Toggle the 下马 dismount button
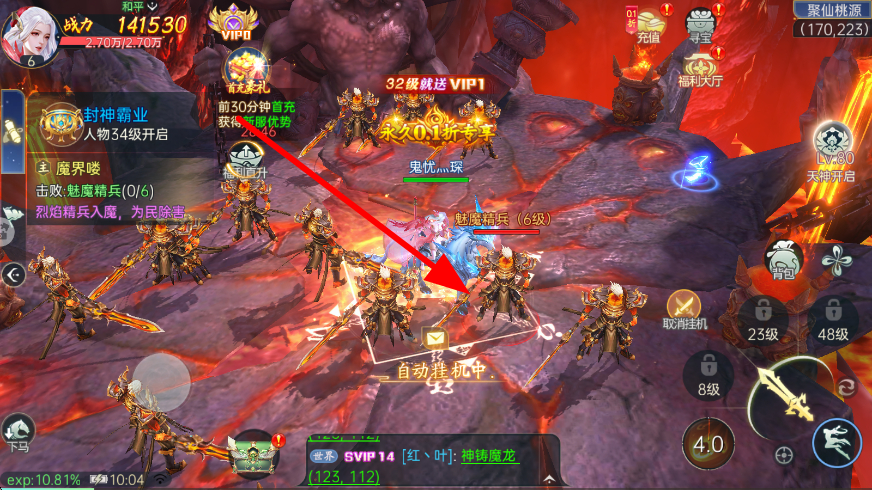872x490 pixels. pyautogui.click(x=18, y=433)
